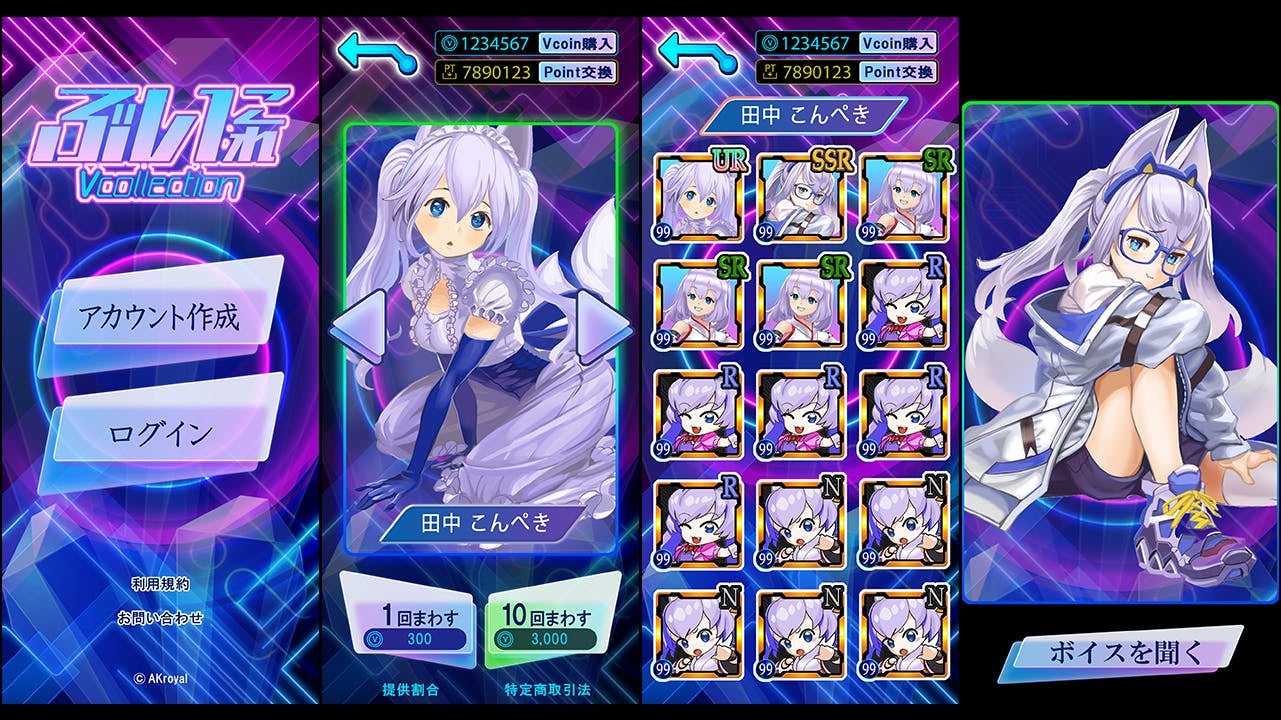Select the UR rarity card thumbnail
The width and height of the screenshot is (1281, 720).
pos(699,197)
